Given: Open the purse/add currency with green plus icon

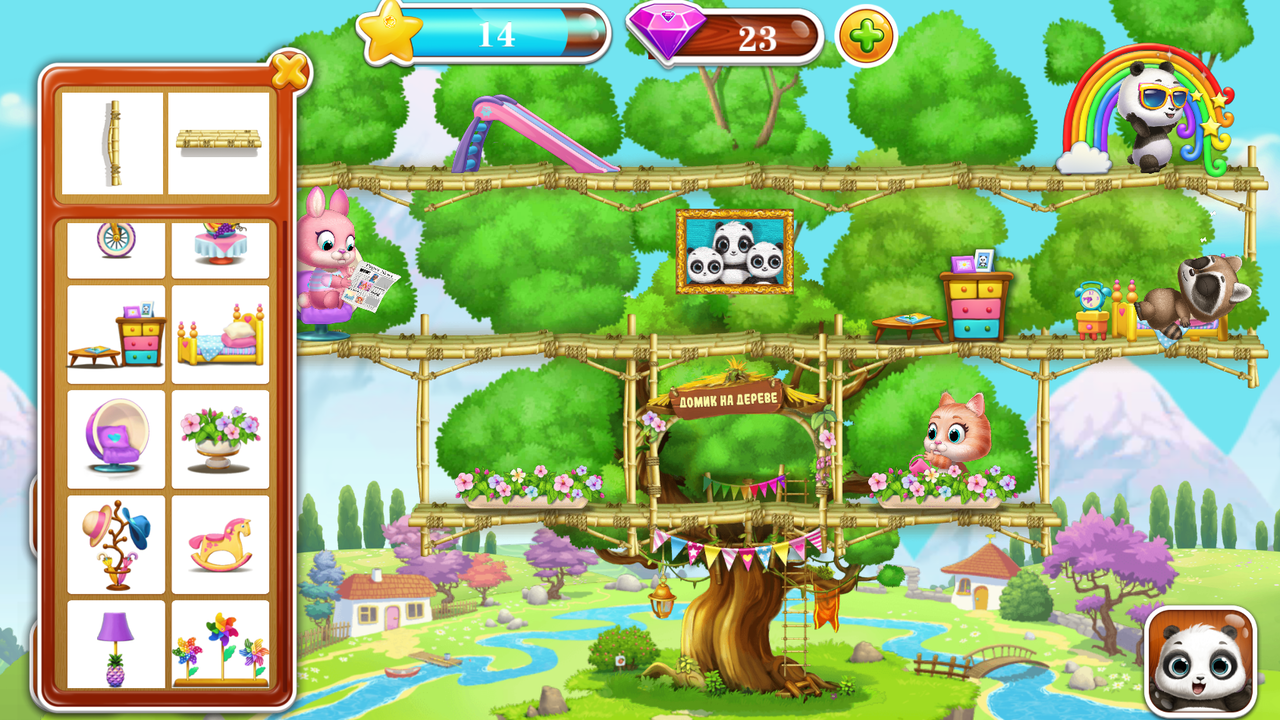Looking at the screenshot, I should (x=864, y=36).
